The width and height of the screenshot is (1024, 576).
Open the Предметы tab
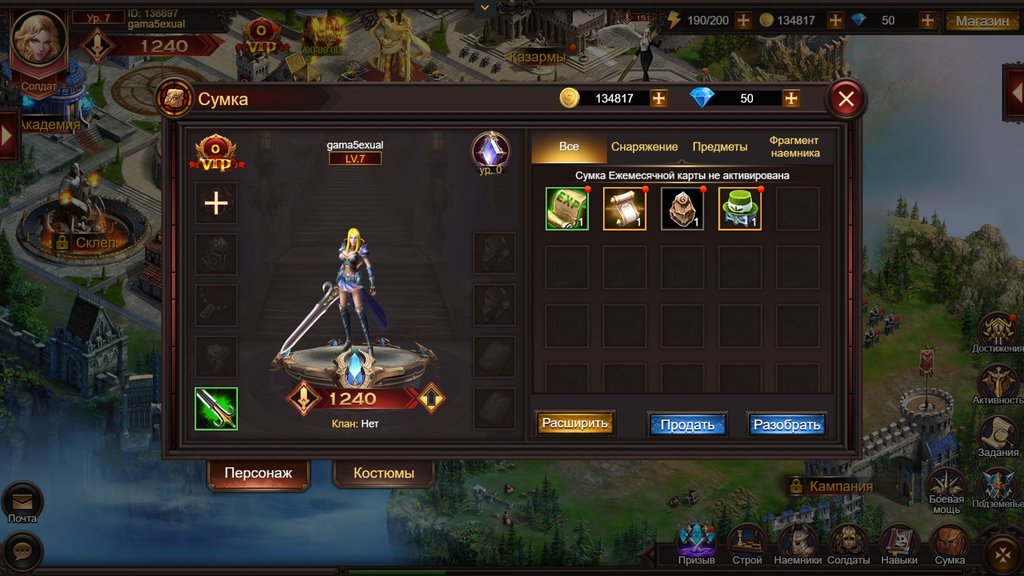(x=720, y=147)
